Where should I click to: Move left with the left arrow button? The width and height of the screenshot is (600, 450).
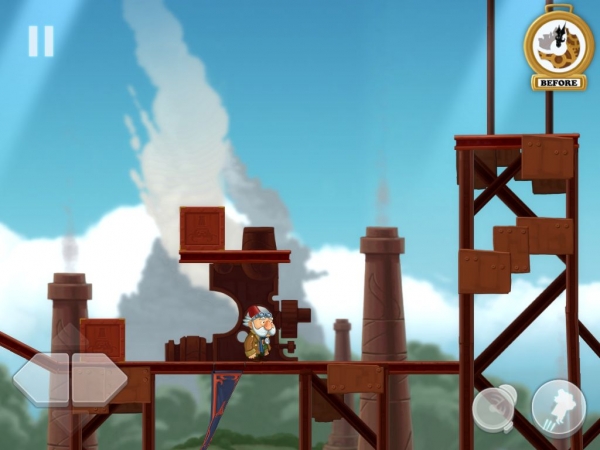click(41, 379)
